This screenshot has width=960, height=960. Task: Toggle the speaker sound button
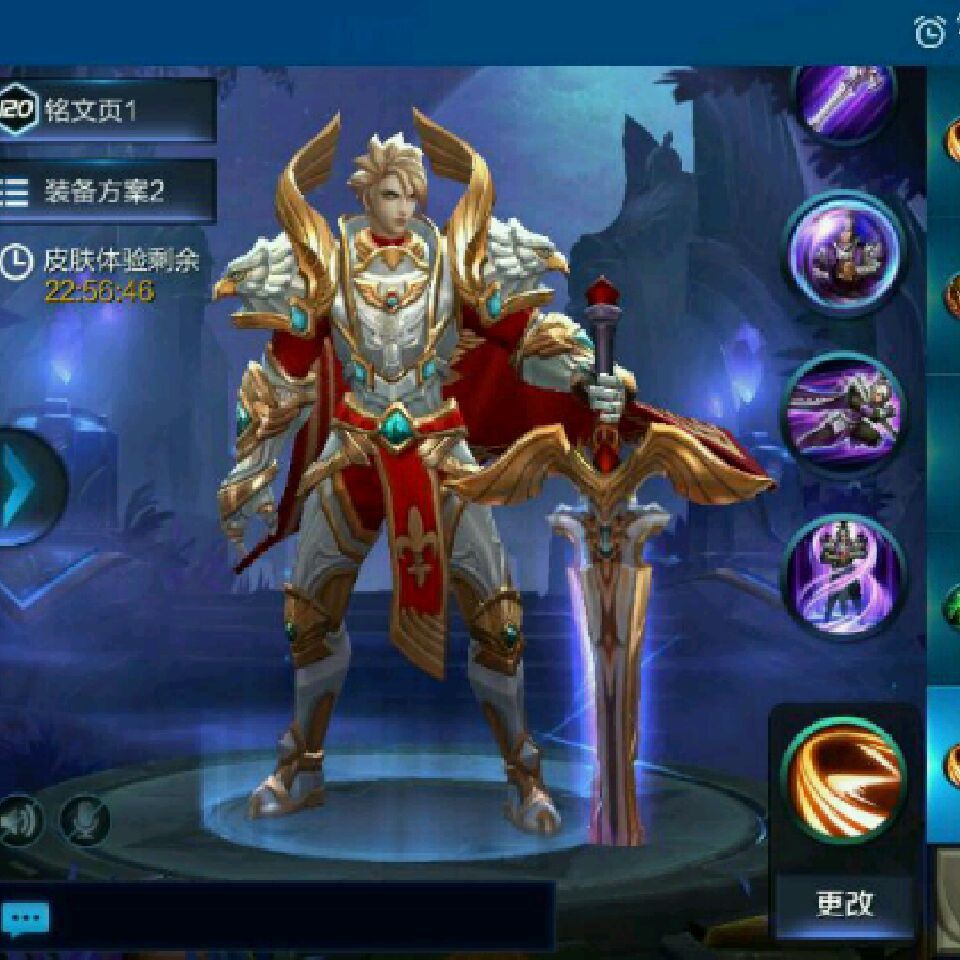click(x=20, y=820)
